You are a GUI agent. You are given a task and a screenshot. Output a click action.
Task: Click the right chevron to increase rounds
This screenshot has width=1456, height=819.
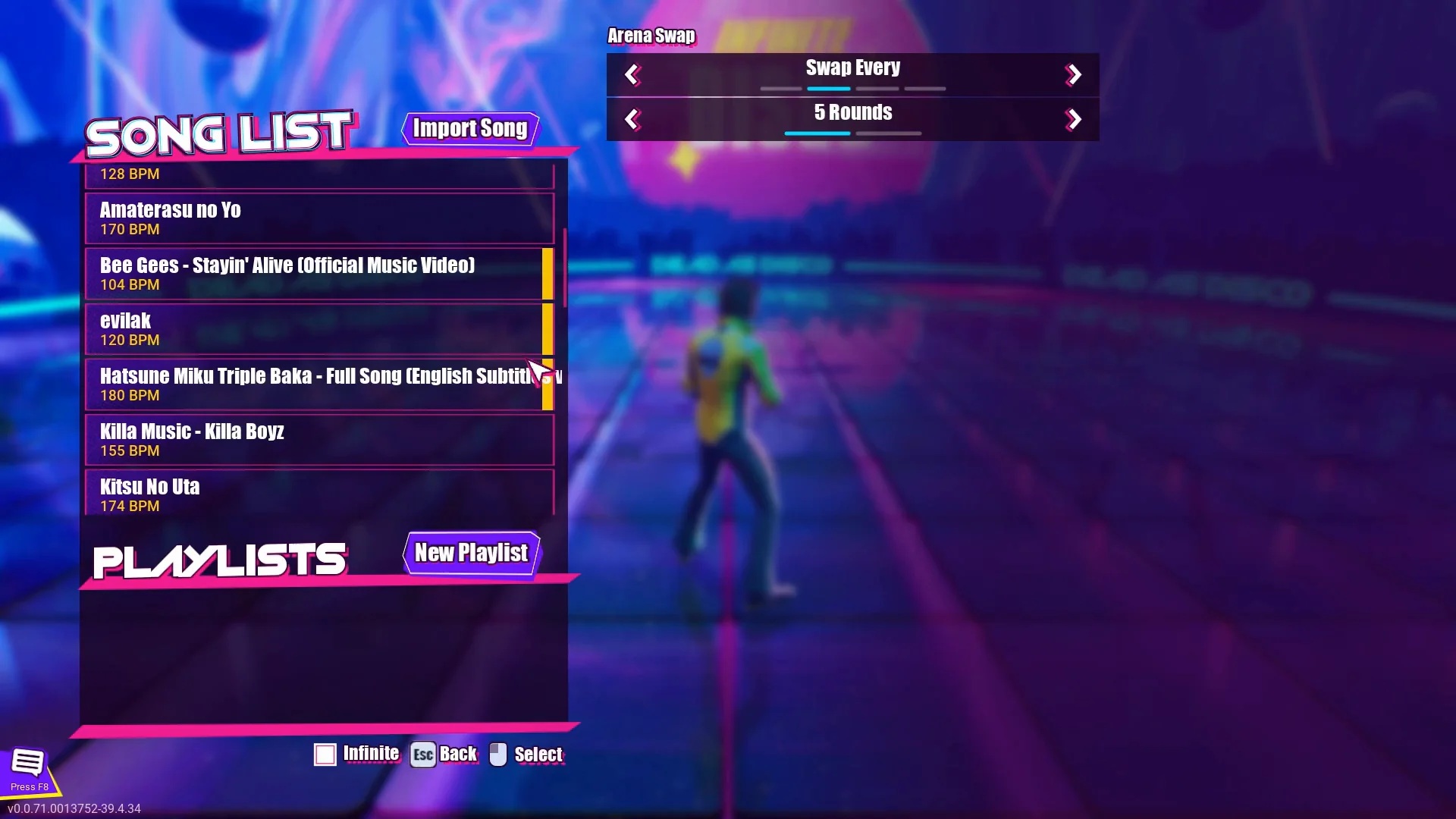[x=1074, y=119]
